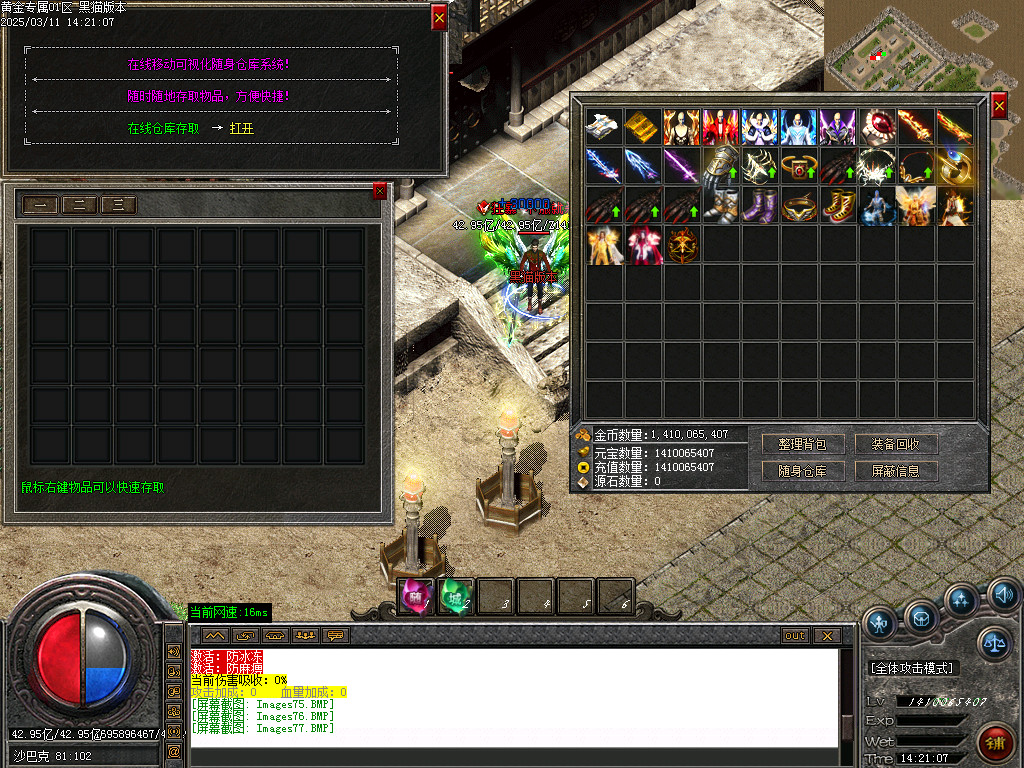The height and width of the screenshot is (768, 1024).
Task: Select the purple boots item
Action: (x=759, y=205)
